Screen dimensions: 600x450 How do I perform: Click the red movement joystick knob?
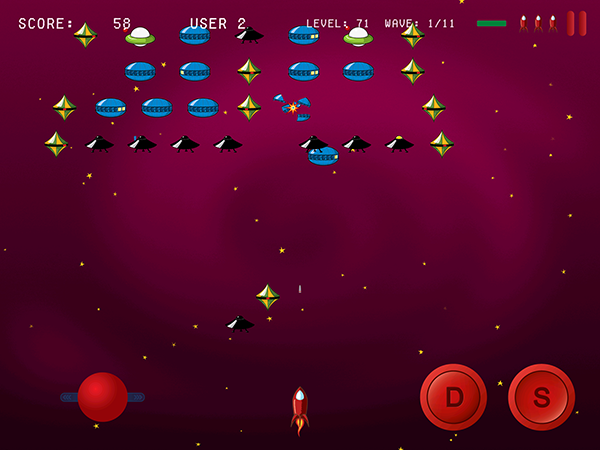coord(102,397)
